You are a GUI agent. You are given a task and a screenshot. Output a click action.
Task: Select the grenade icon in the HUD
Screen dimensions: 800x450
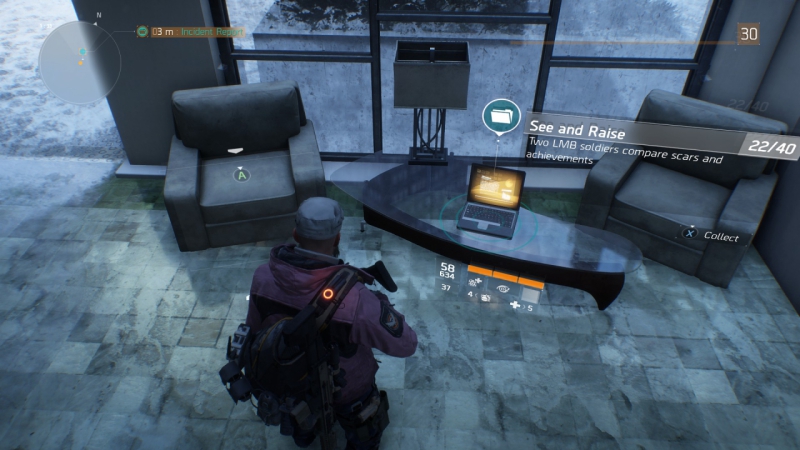pos(485,298)
